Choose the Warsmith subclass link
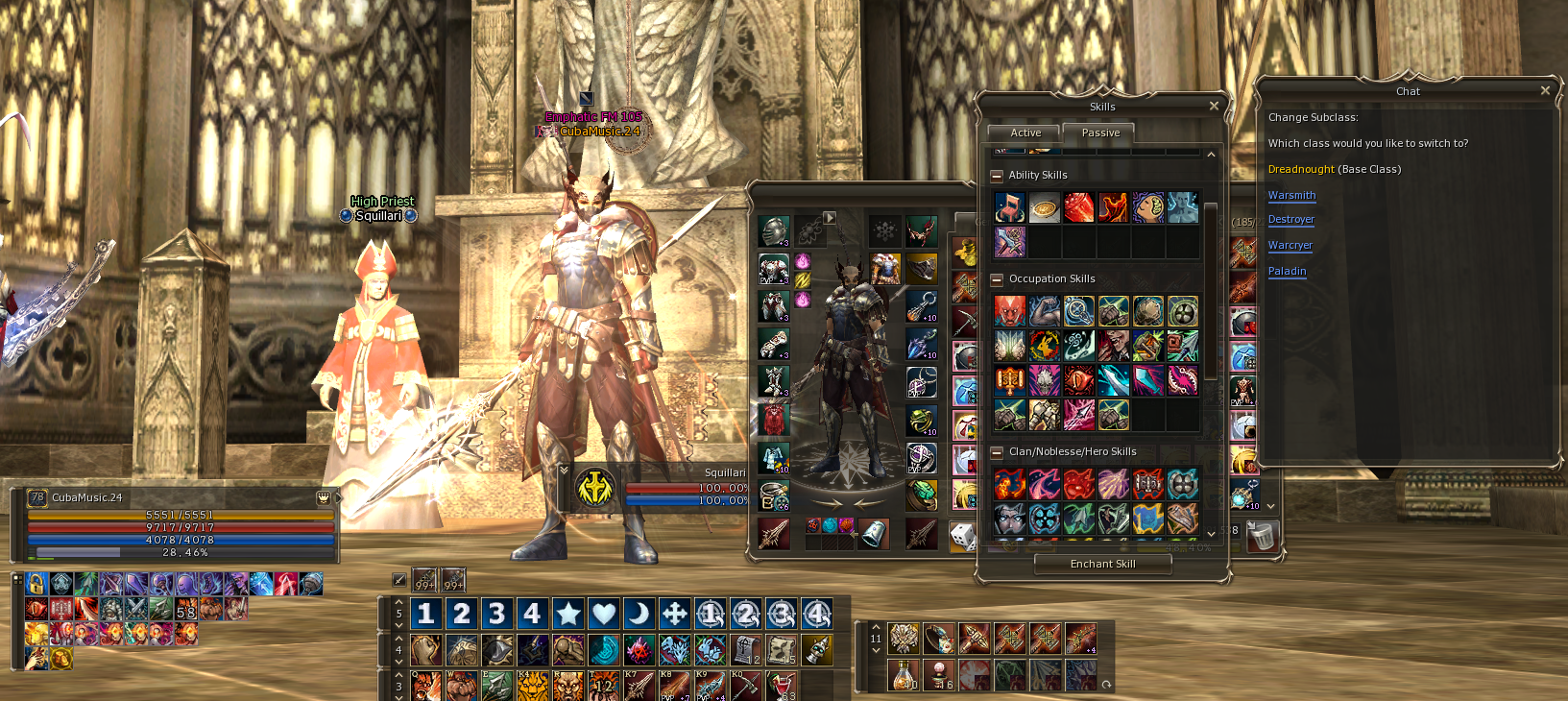 pos(1291,195)
